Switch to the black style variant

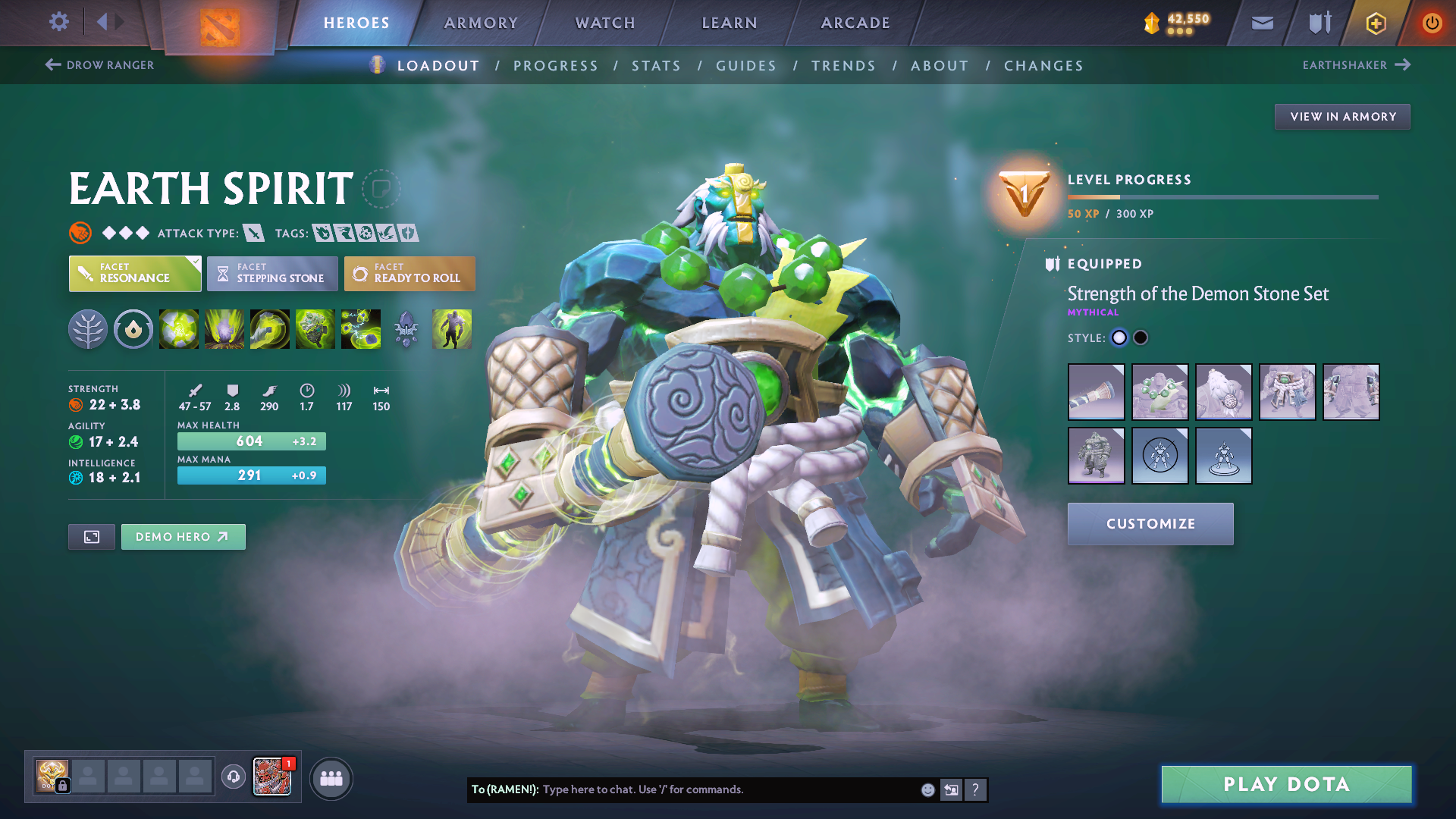pos(1141,337)
